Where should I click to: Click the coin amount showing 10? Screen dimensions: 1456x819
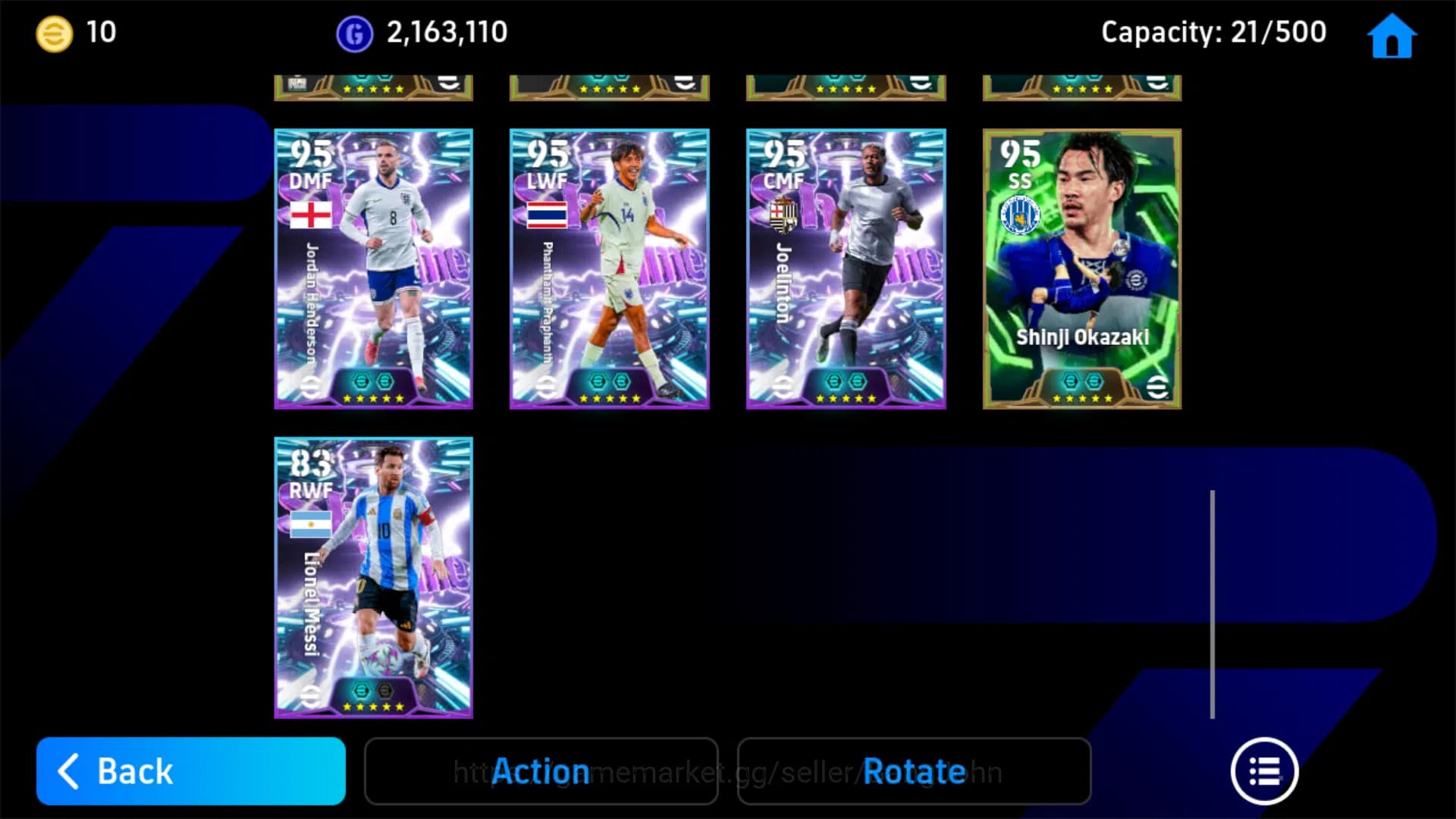[x=103, y=32]
